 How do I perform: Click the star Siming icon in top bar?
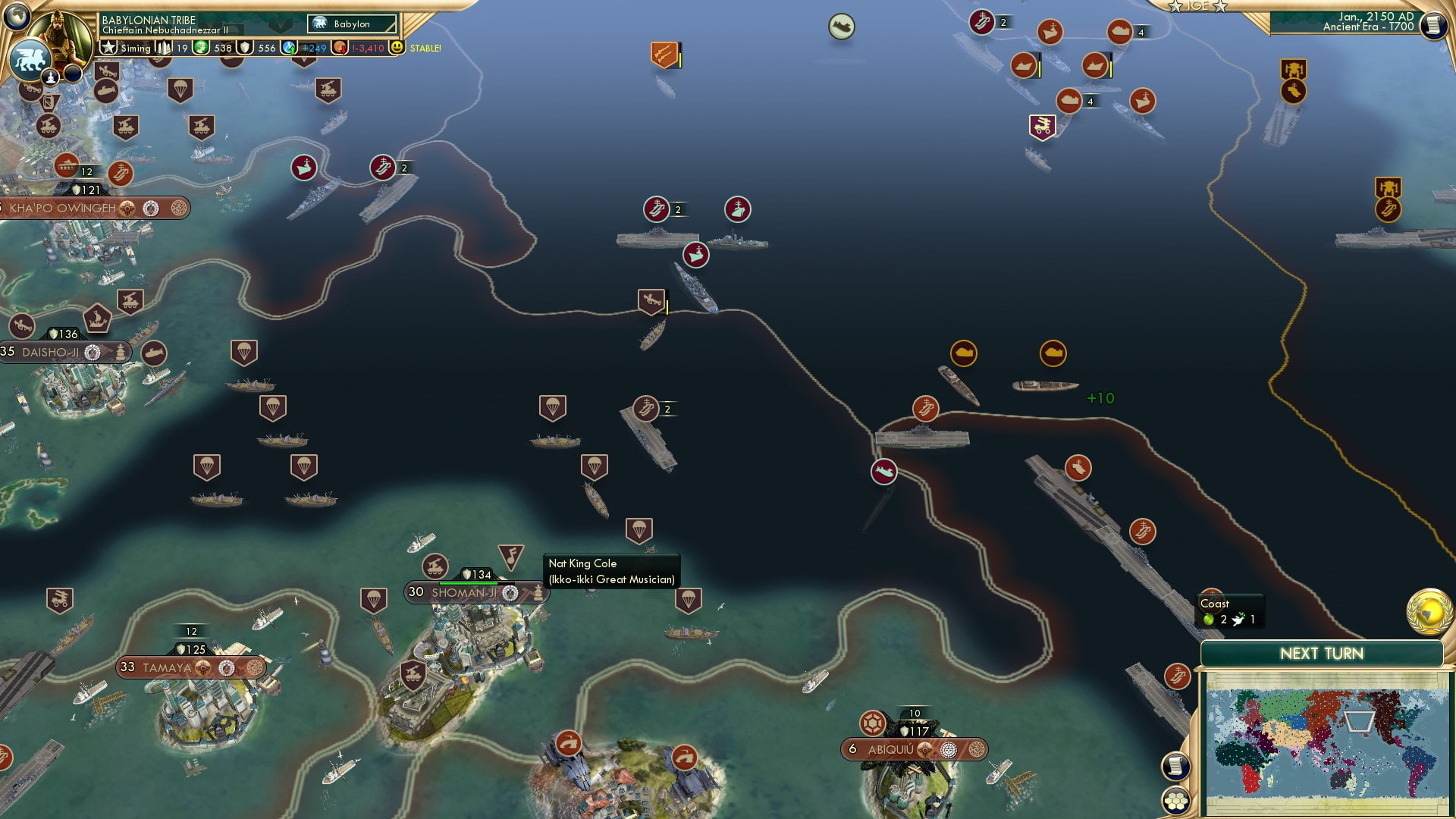tap(108, 48)
